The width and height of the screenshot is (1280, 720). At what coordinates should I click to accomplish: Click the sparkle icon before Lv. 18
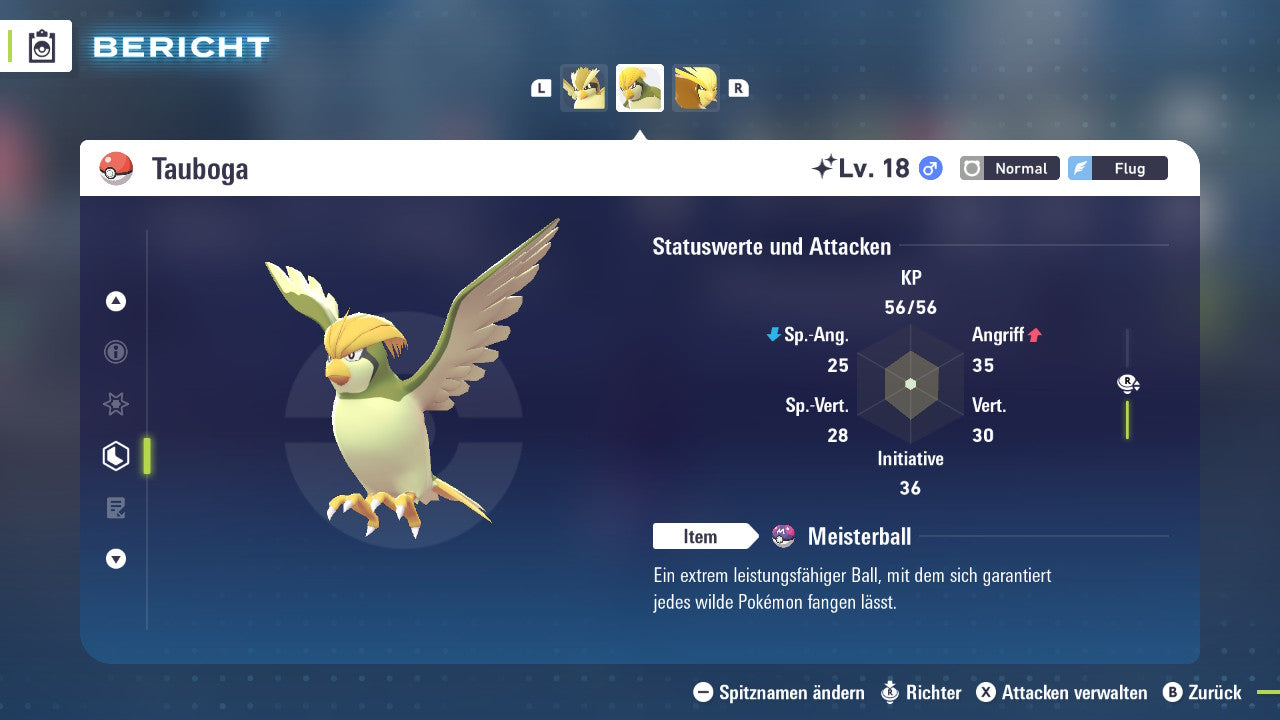(x=823, y=167)
